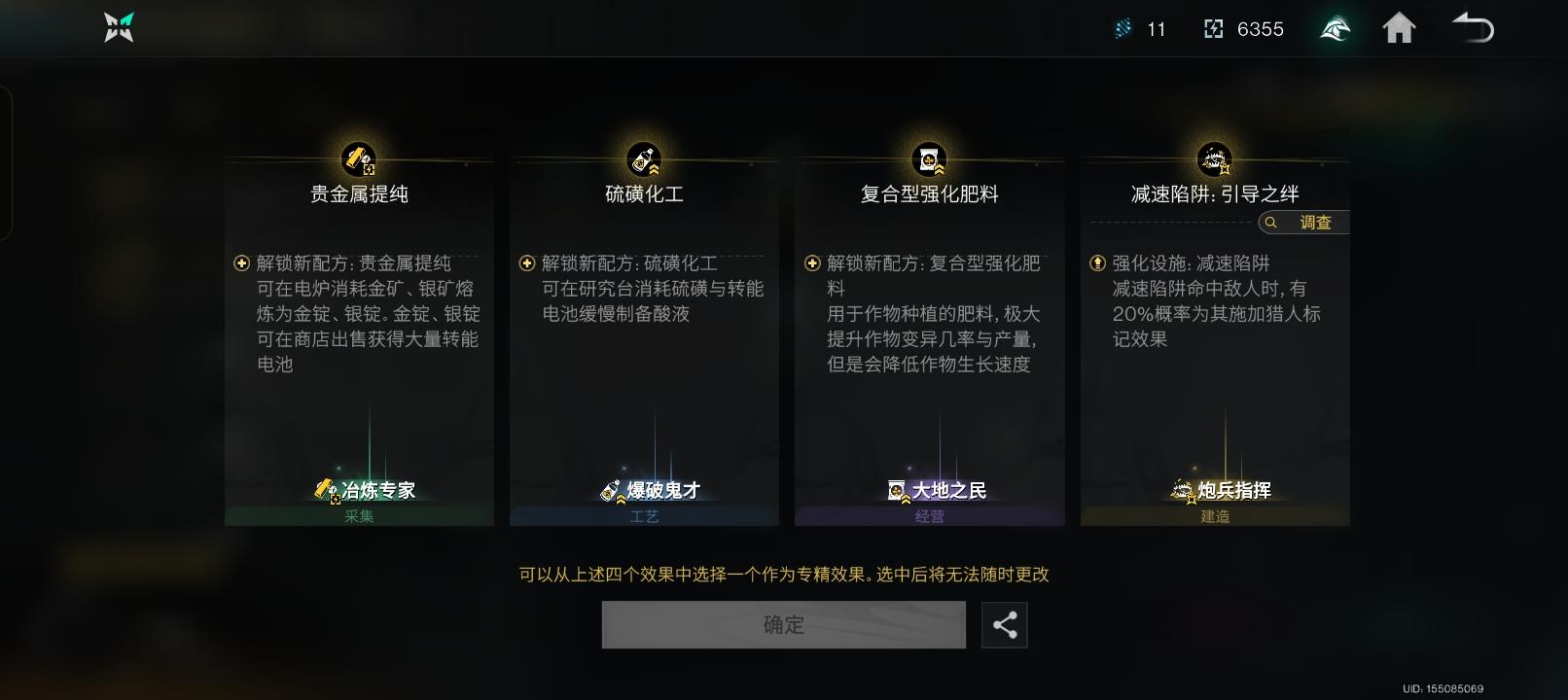This screenshot has height=700, width=1568.
Task: Select the 工艺 category label
Action: (643, 516)
